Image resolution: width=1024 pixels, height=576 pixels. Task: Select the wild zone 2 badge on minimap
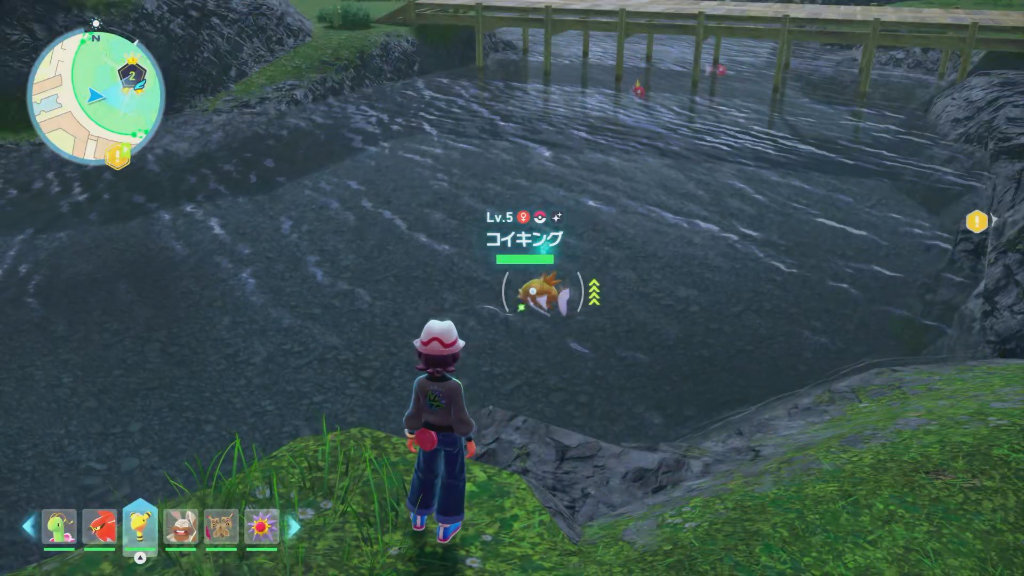click(x=130, y=75)
